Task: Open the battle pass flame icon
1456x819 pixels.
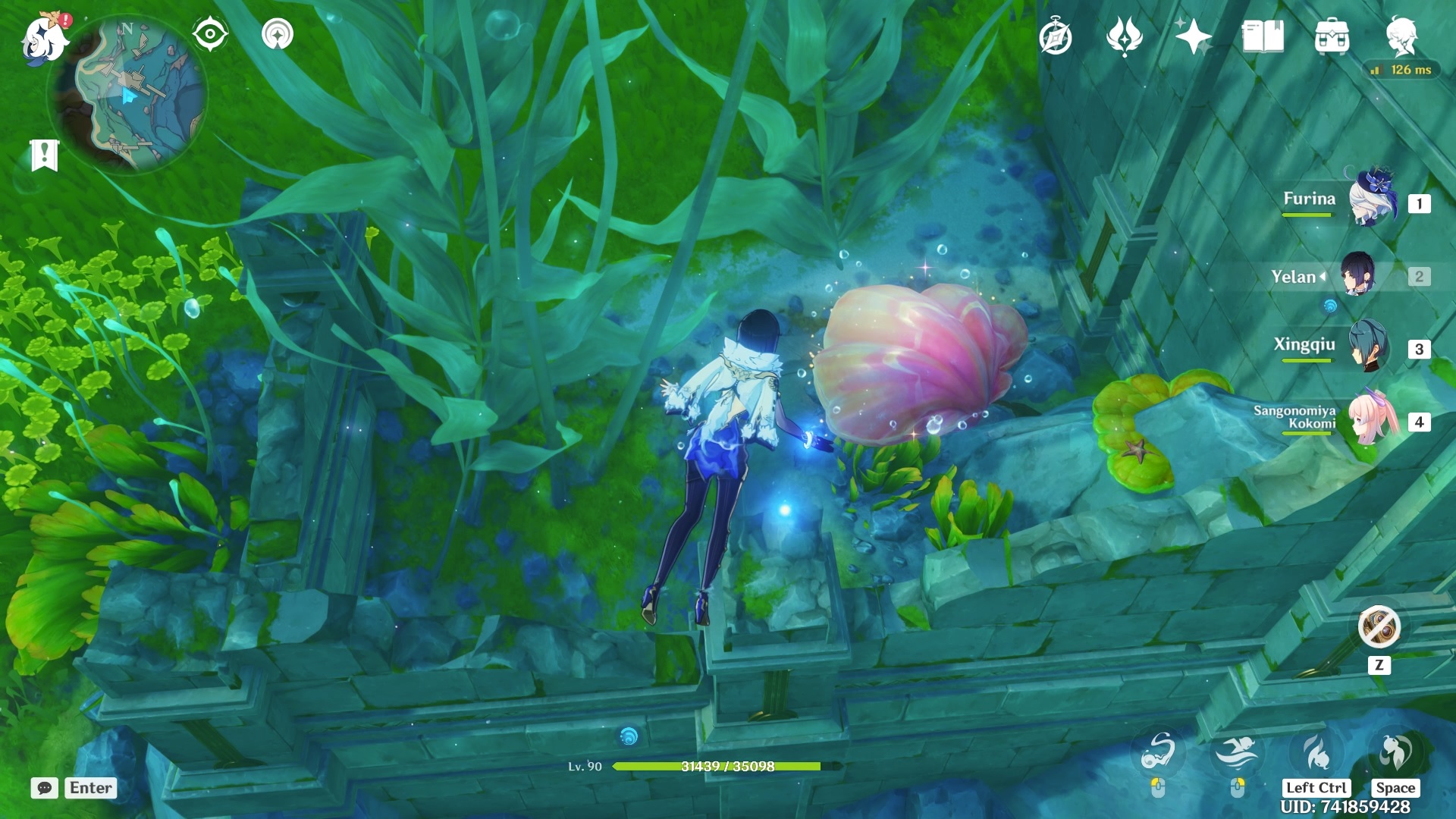Action: tap(1124, 37)
